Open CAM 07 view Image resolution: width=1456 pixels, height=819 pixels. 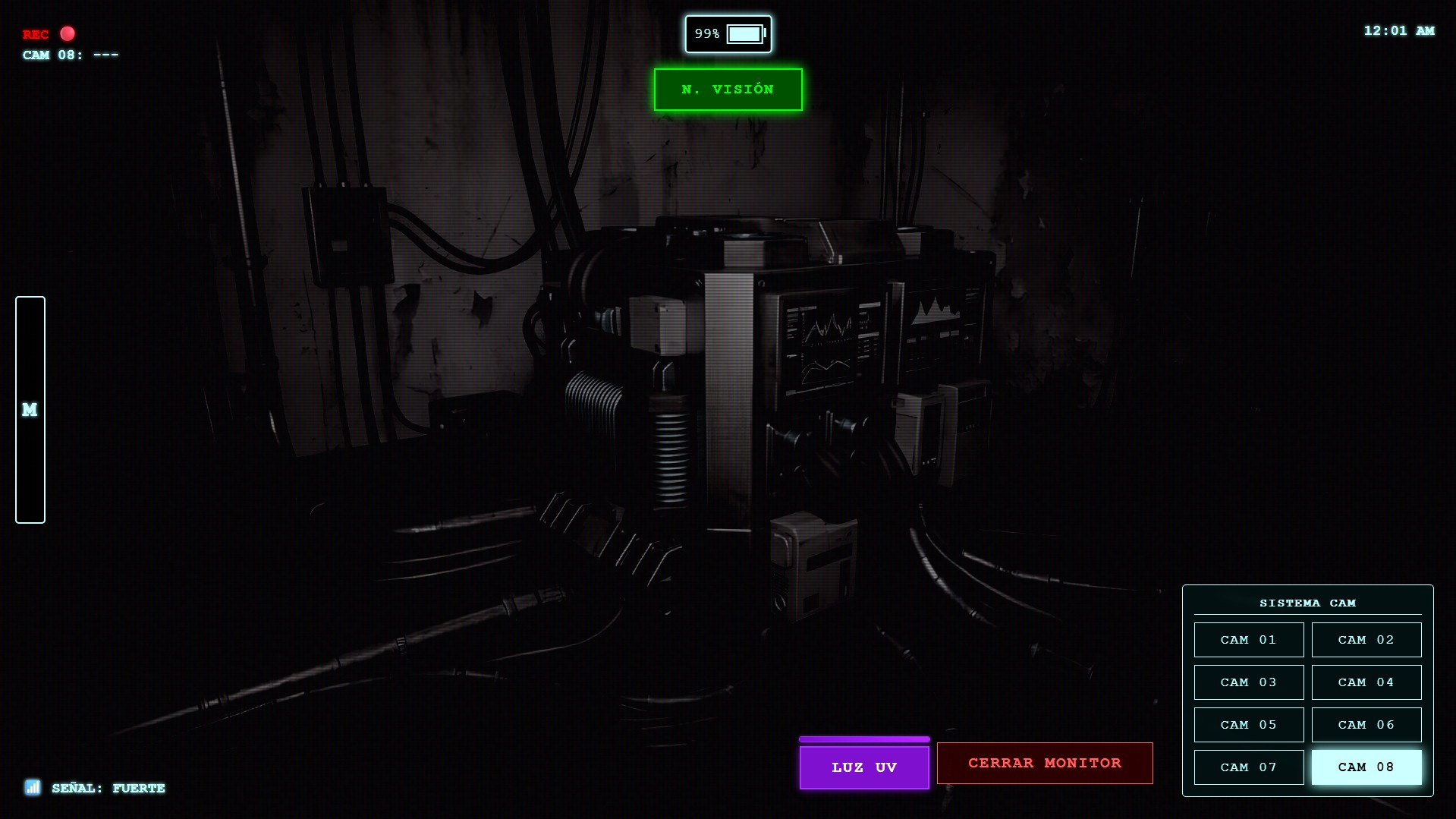pos(1248,767)
